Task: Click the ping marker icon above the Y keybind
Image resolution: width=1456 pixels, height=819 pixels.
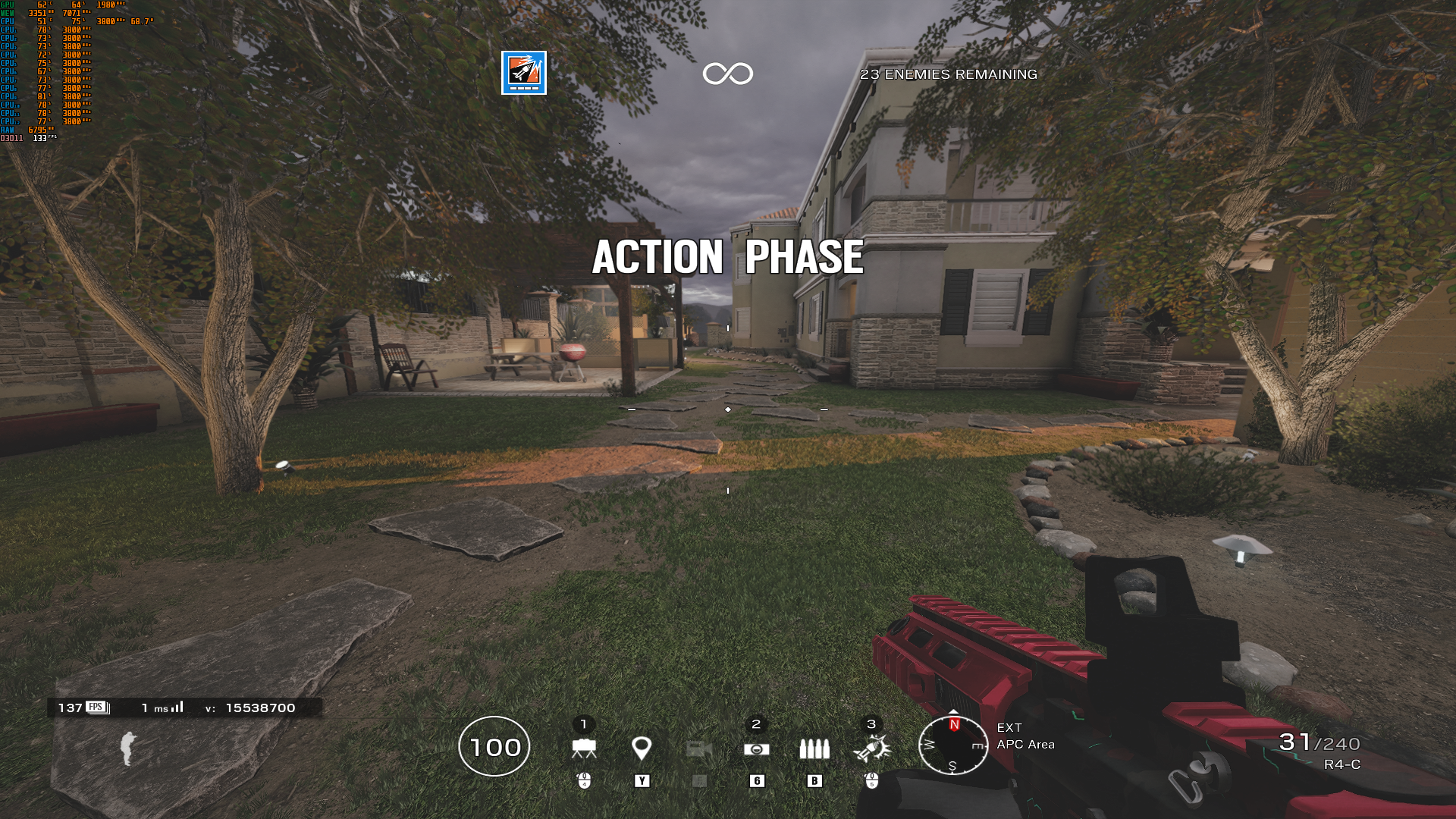Action: point(641,748)
